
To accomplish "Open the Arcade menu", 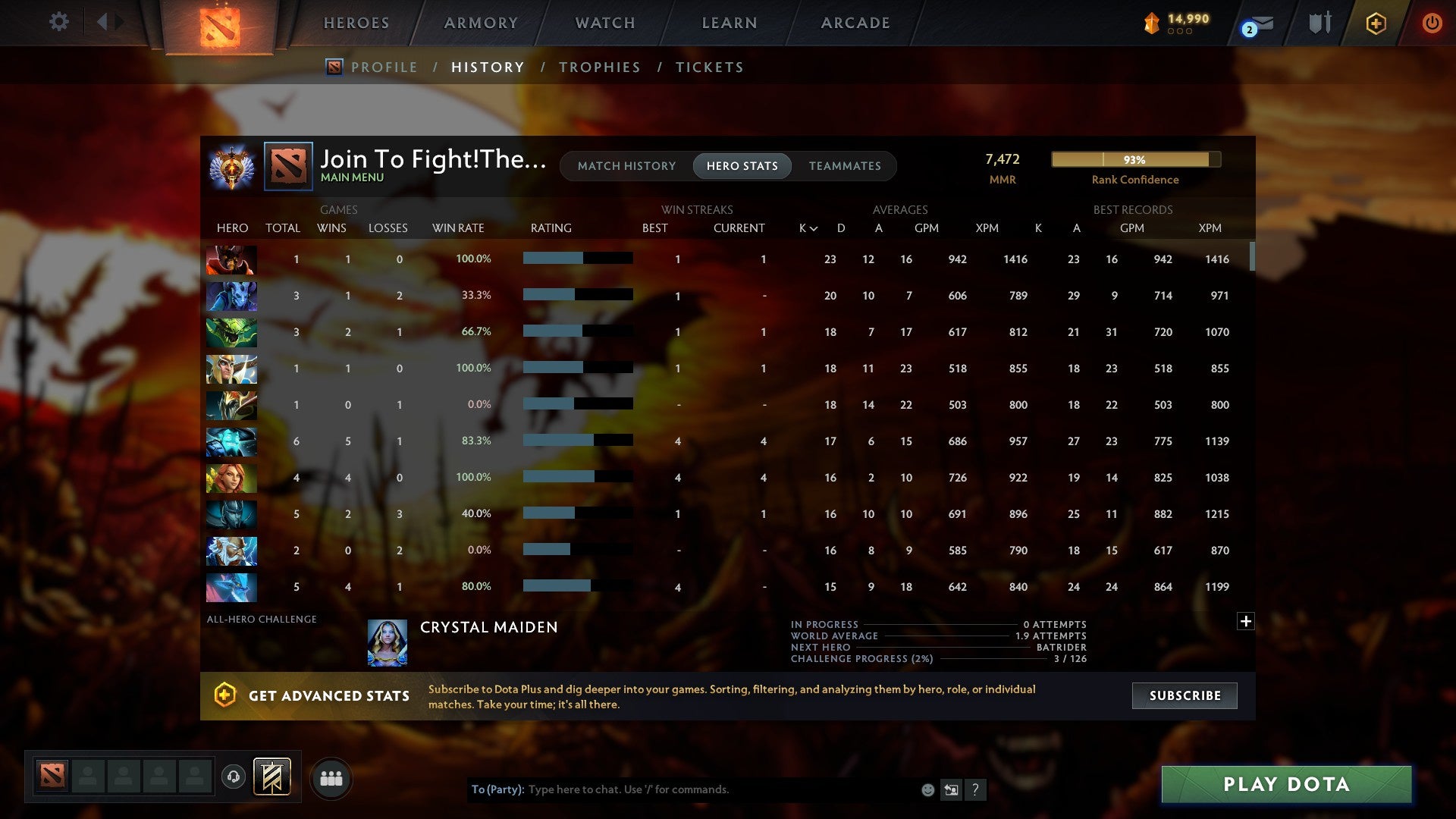I will [x=854, y=23].
